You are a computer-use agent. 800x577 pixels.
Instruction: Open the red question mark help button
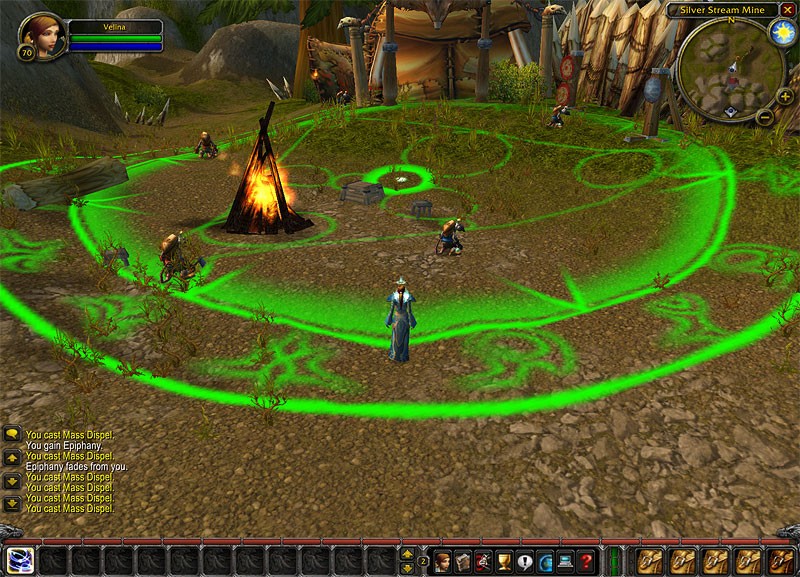[x=586, y=561]
